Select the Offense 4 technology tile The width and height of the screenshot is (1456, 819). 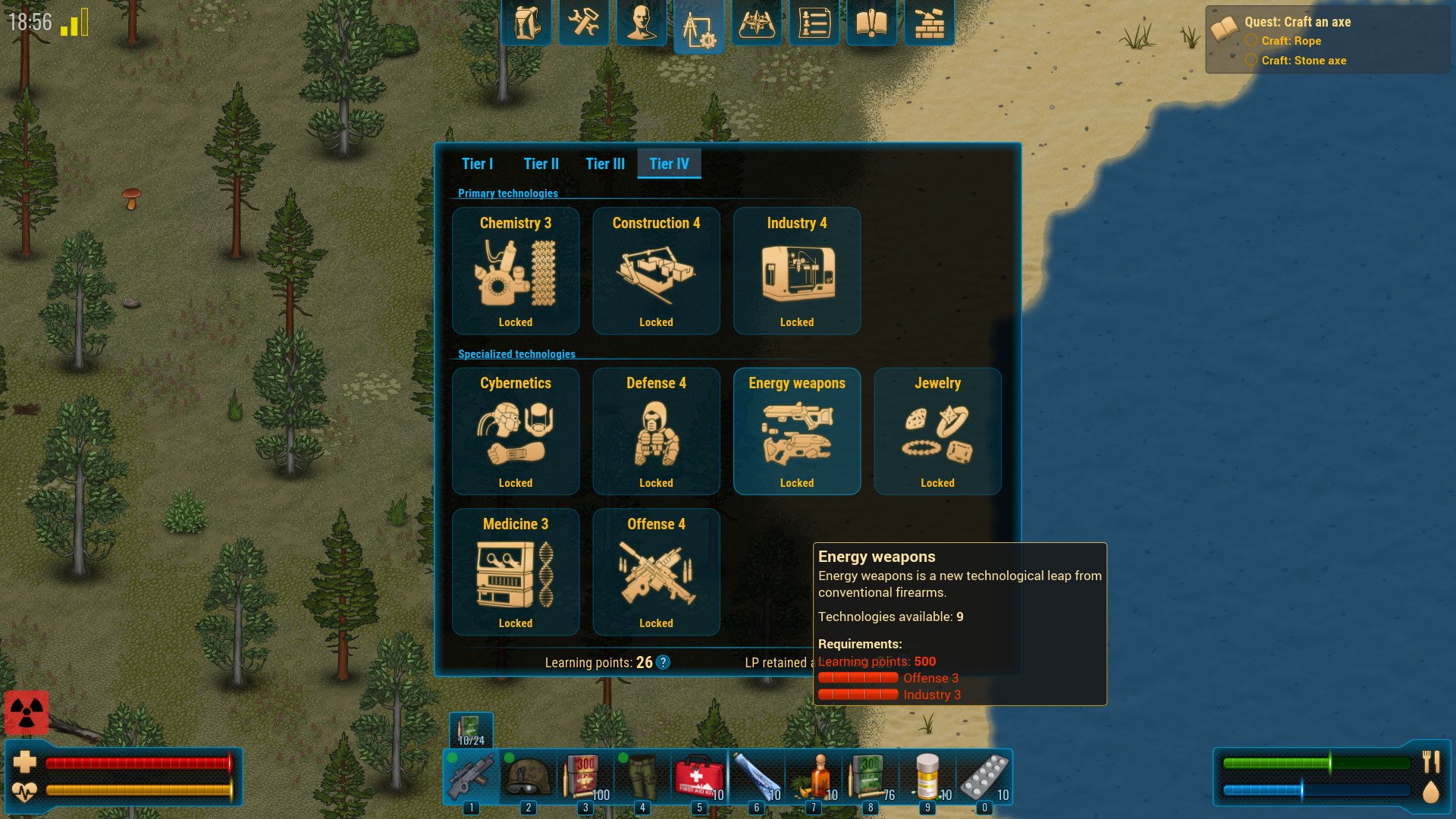656,572
